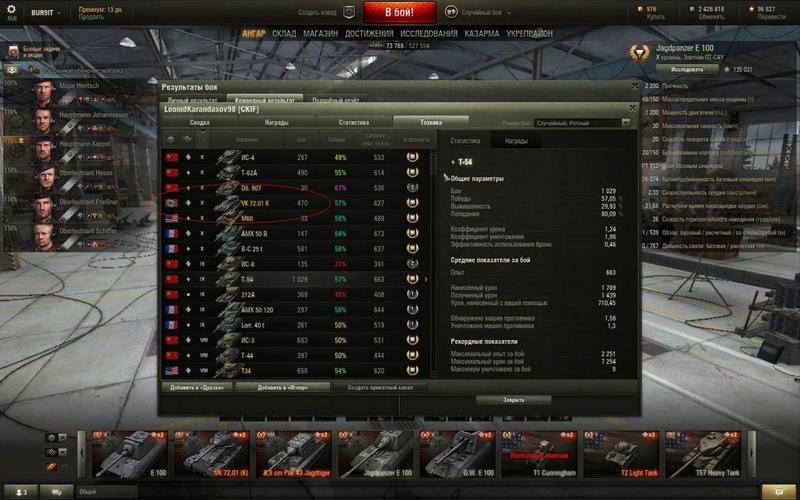Select the E 100 tank in the carousel
800x500 pixels.
tap(129, 454)
